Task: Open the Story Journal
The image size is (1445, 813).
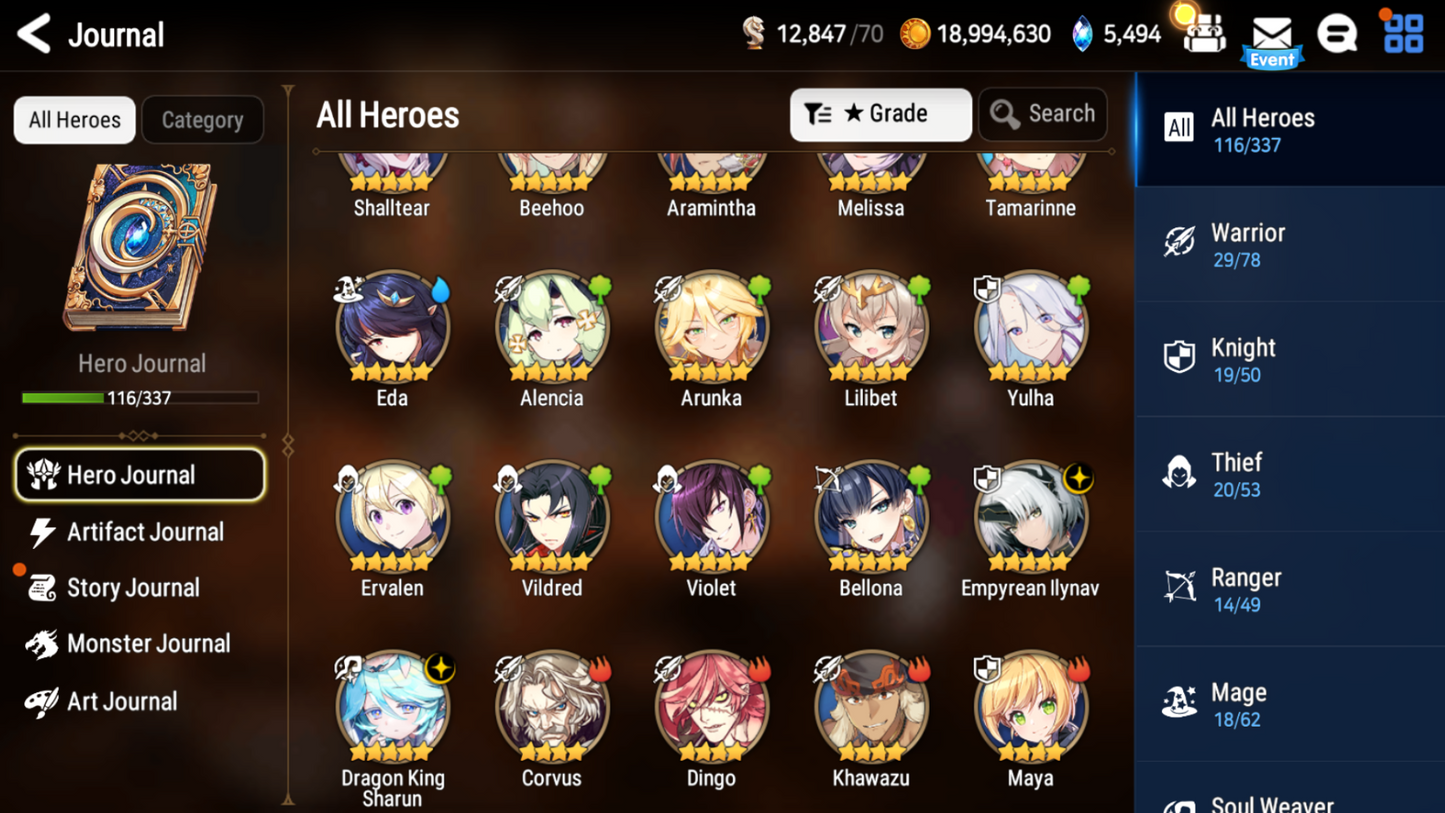Action: pos(133,588)
